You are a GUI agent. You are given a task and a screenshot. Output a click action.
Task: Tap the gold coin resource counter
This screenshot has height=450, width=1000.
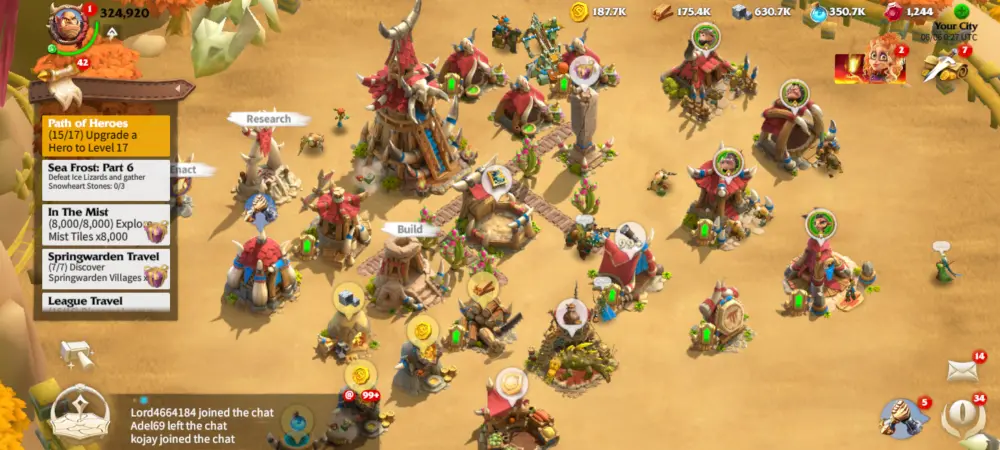[x=600, y=12]
